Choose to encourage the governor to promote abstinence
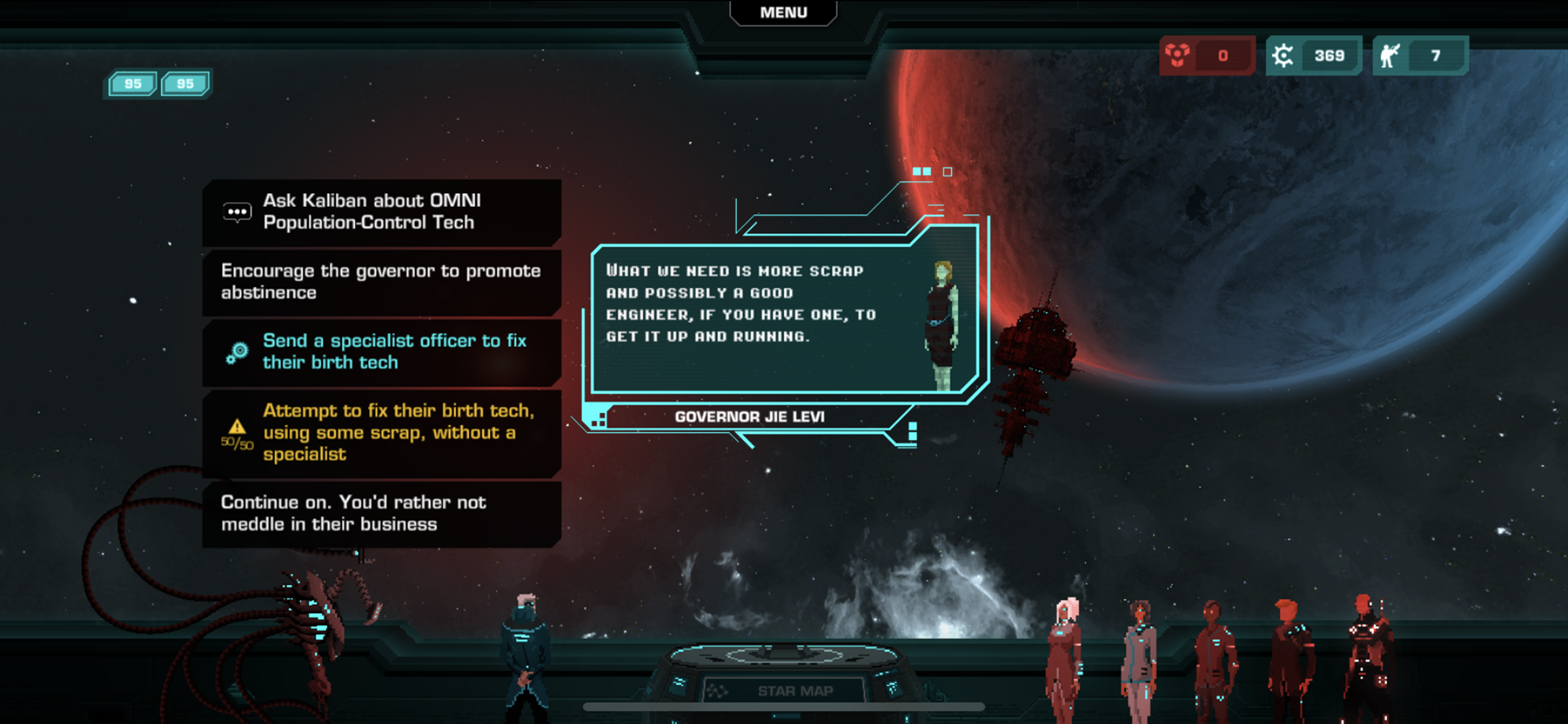The image size is (1568, 724). (381, 282)
